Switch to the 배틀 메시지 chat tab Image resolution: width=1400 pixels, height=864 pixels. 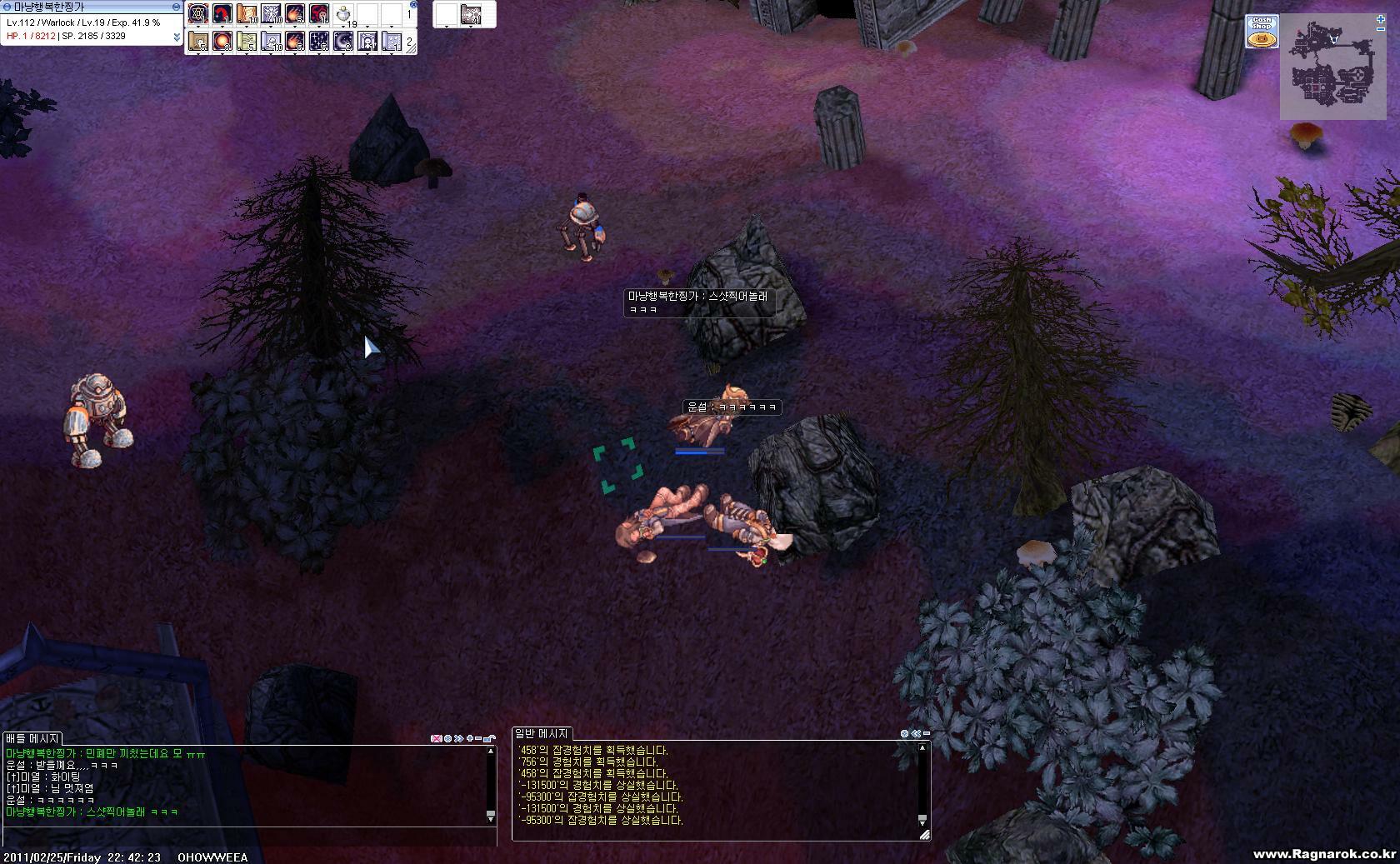[x=32, y=738]
